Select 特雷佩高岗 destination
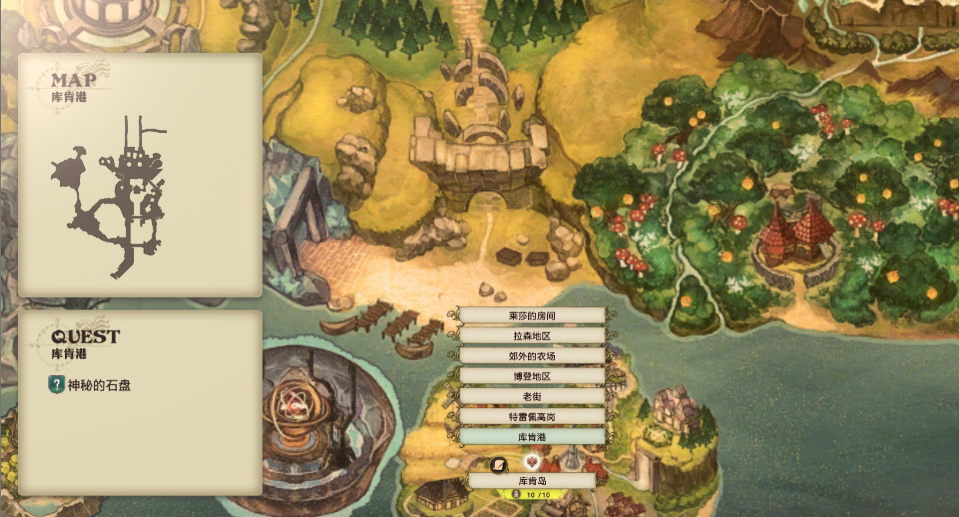This screenshot has width=959, height=517. pos(531,416)
